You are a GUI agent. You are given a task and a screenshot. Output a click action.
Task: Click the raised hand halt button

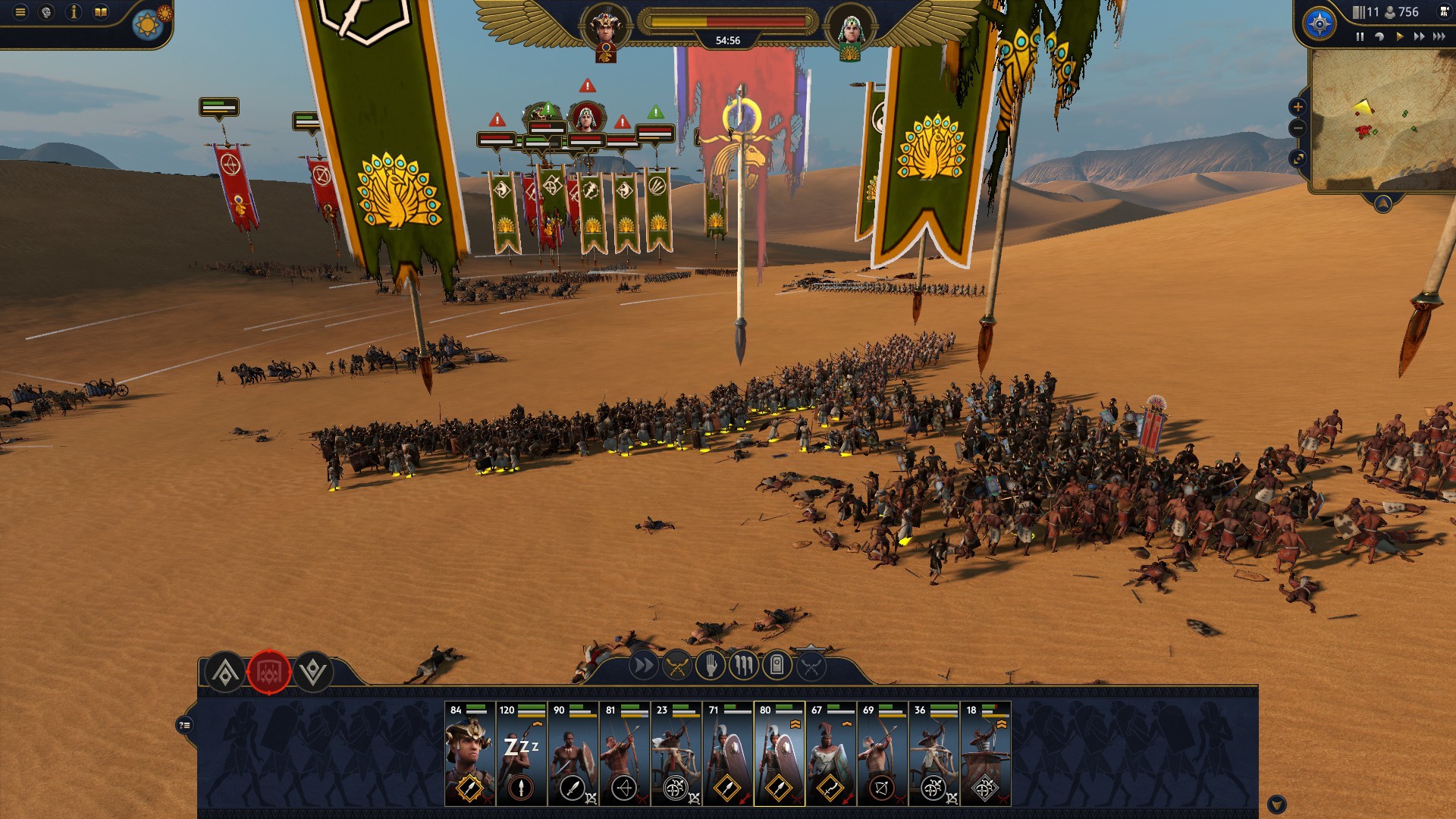click(x=711, y=667)
